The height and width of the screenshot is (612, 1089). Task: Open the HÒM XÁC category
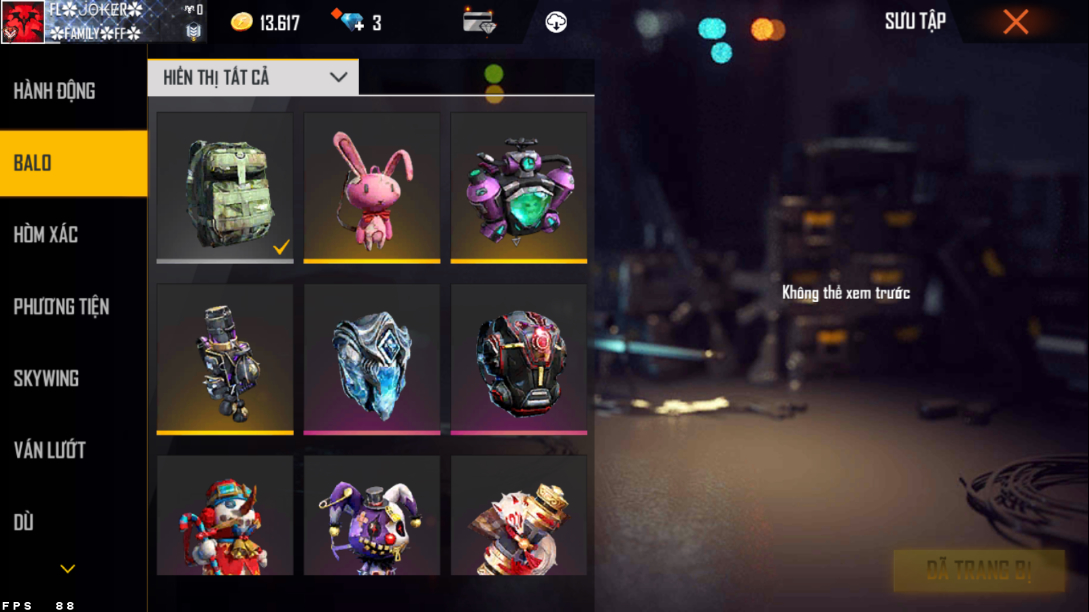(46, 235)
